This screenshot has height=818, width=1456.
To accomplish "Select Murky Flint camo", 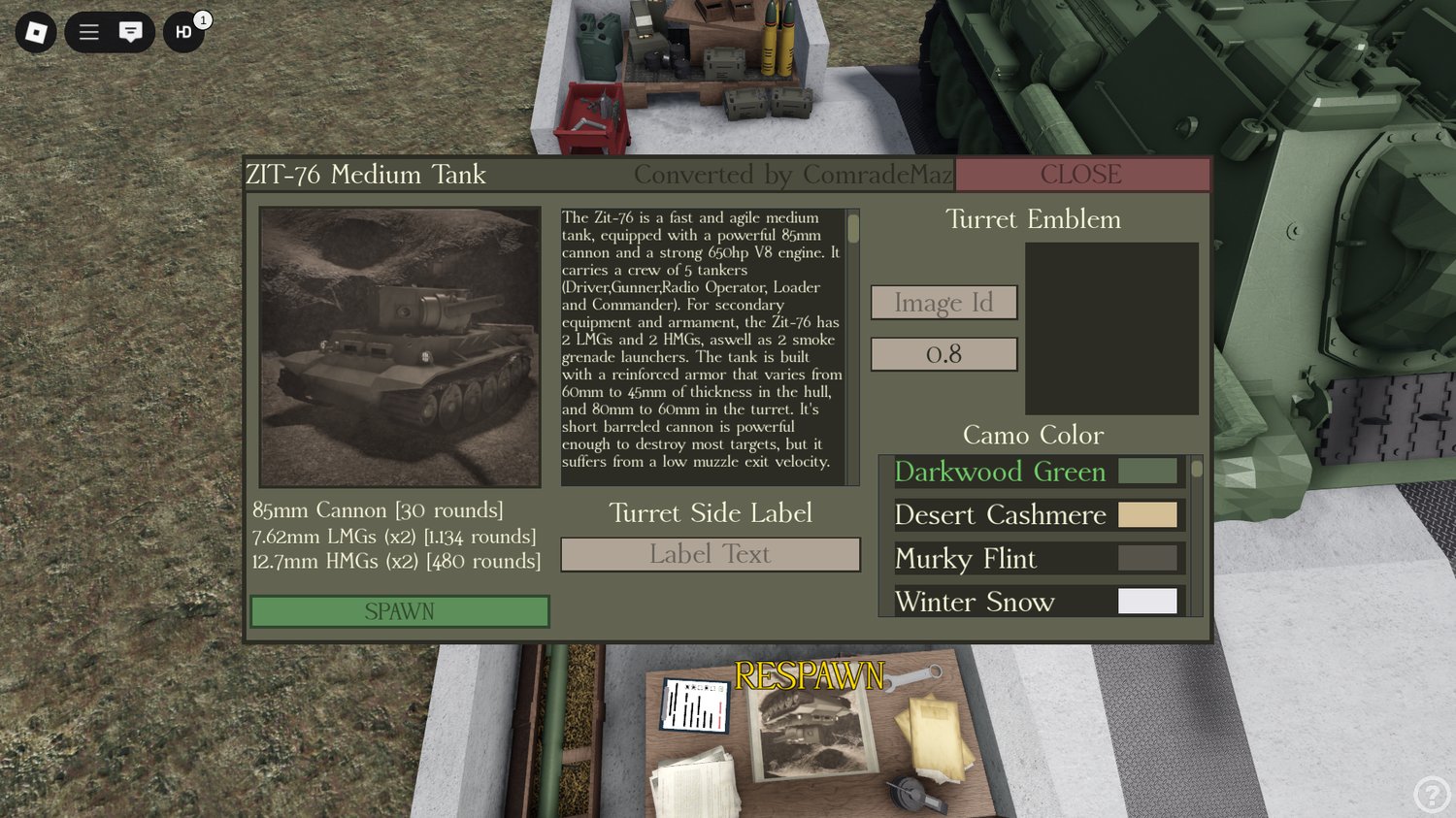I will point(966,559).
